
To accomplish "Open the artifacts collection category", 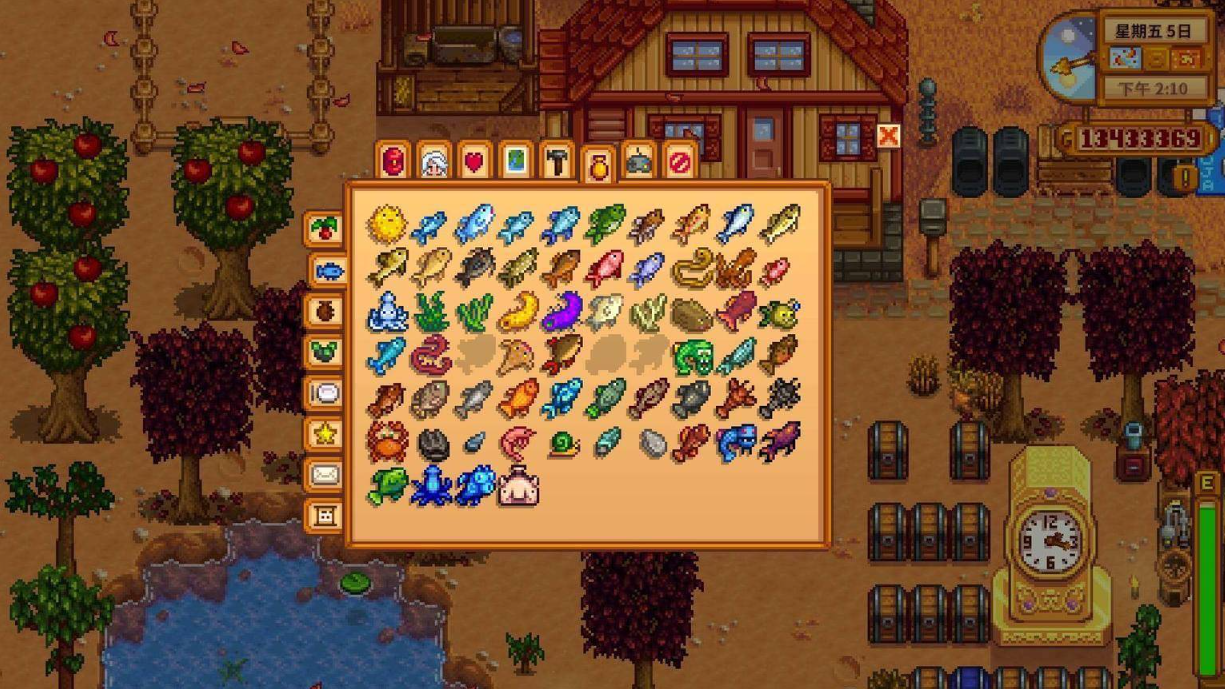I will 324,310.
